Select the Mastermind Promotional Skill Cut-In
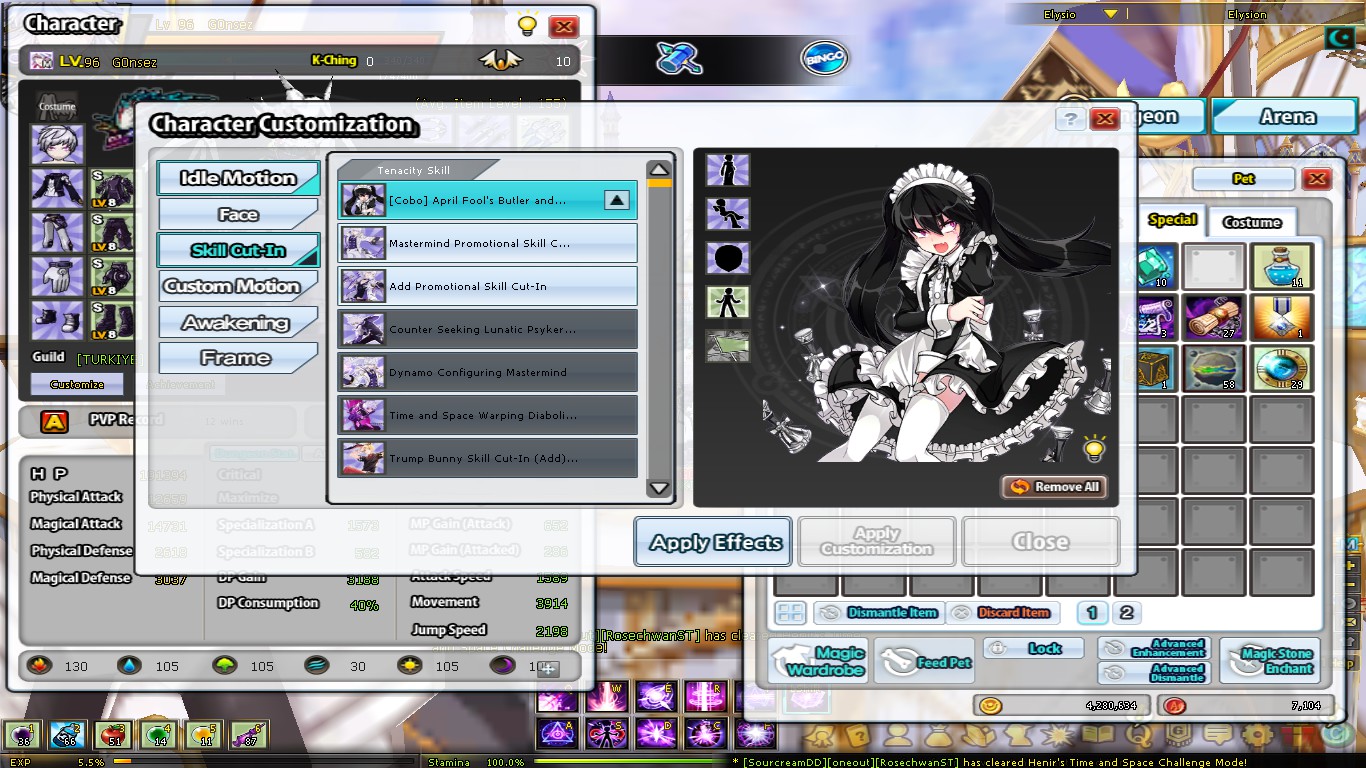 tap(487, 241)
